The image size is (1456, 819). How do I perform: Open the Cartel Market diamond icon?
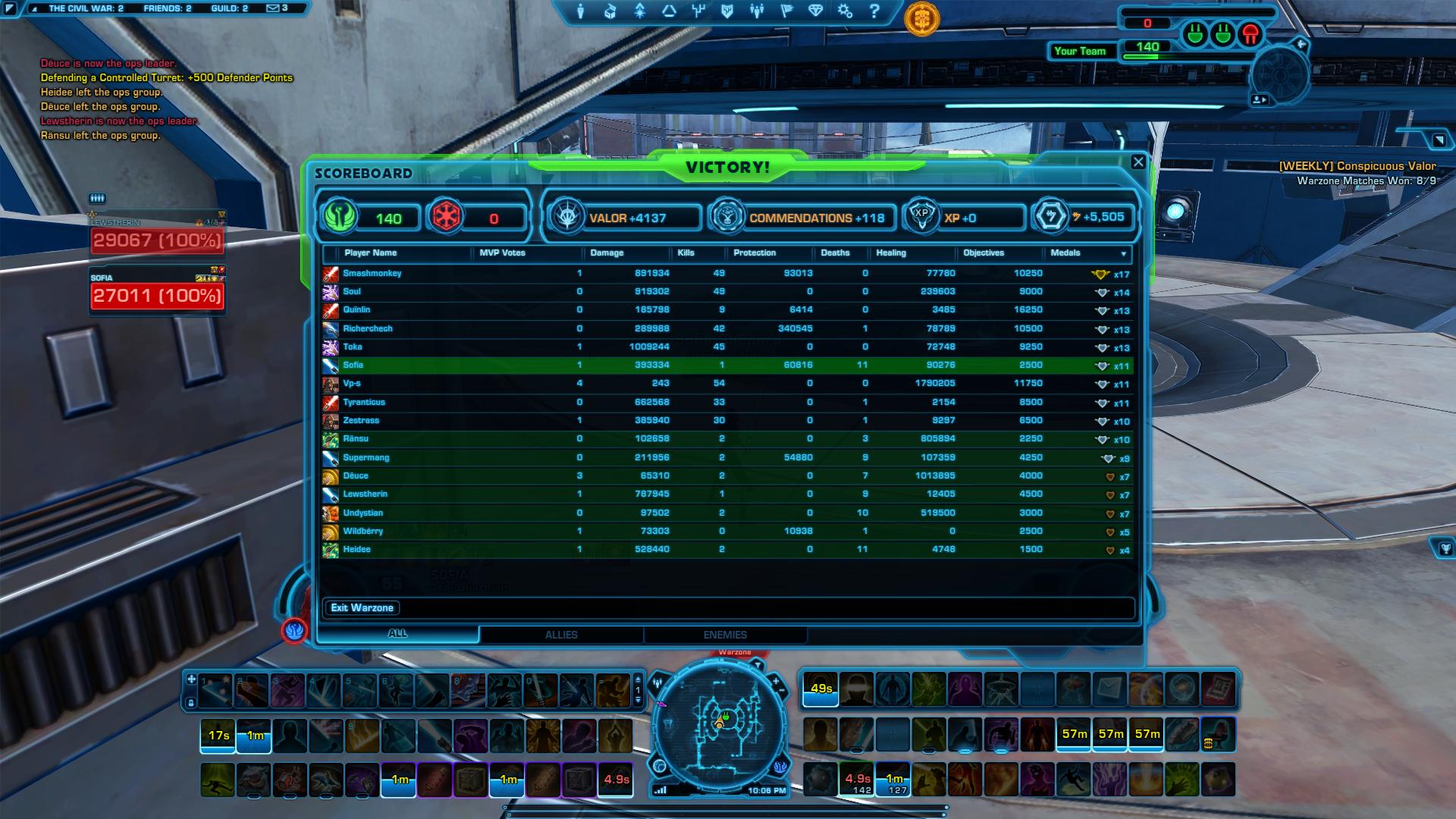(x=816, y=11)
